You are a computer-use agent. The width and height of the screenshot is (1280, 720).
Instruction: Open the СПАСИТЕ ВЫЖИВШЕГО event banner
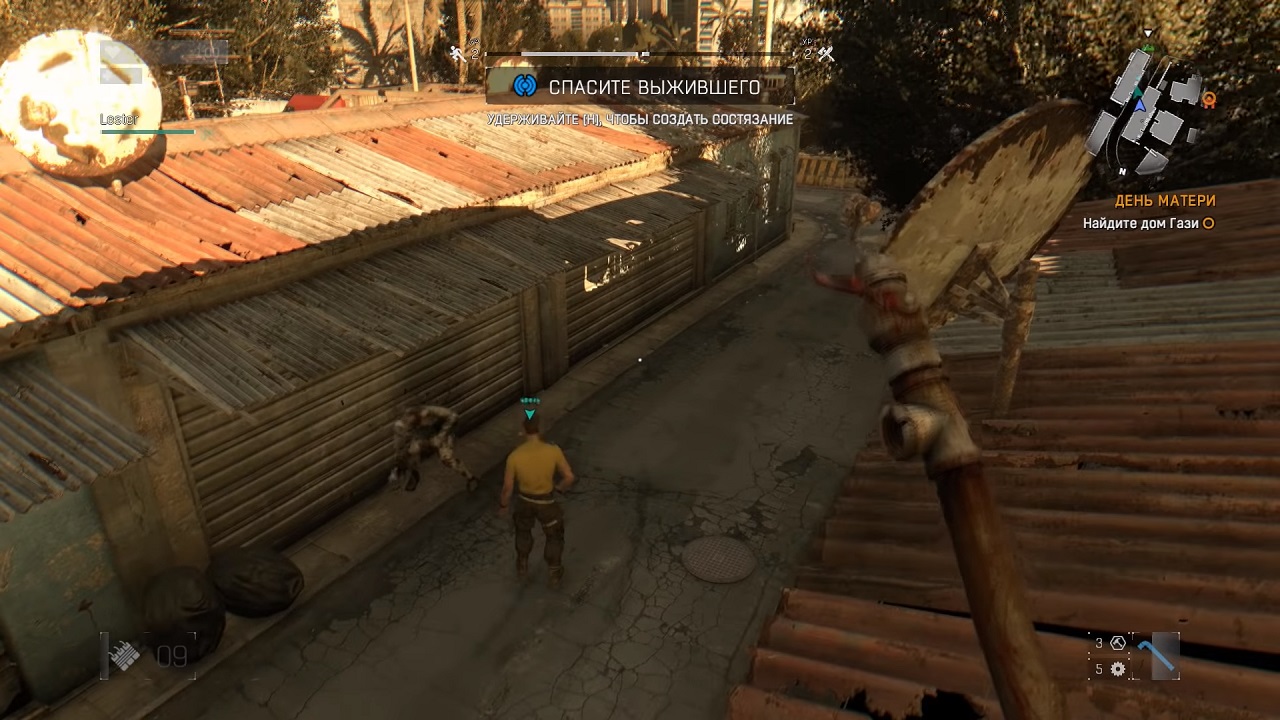pyautogui.click(x=640, y=87)
